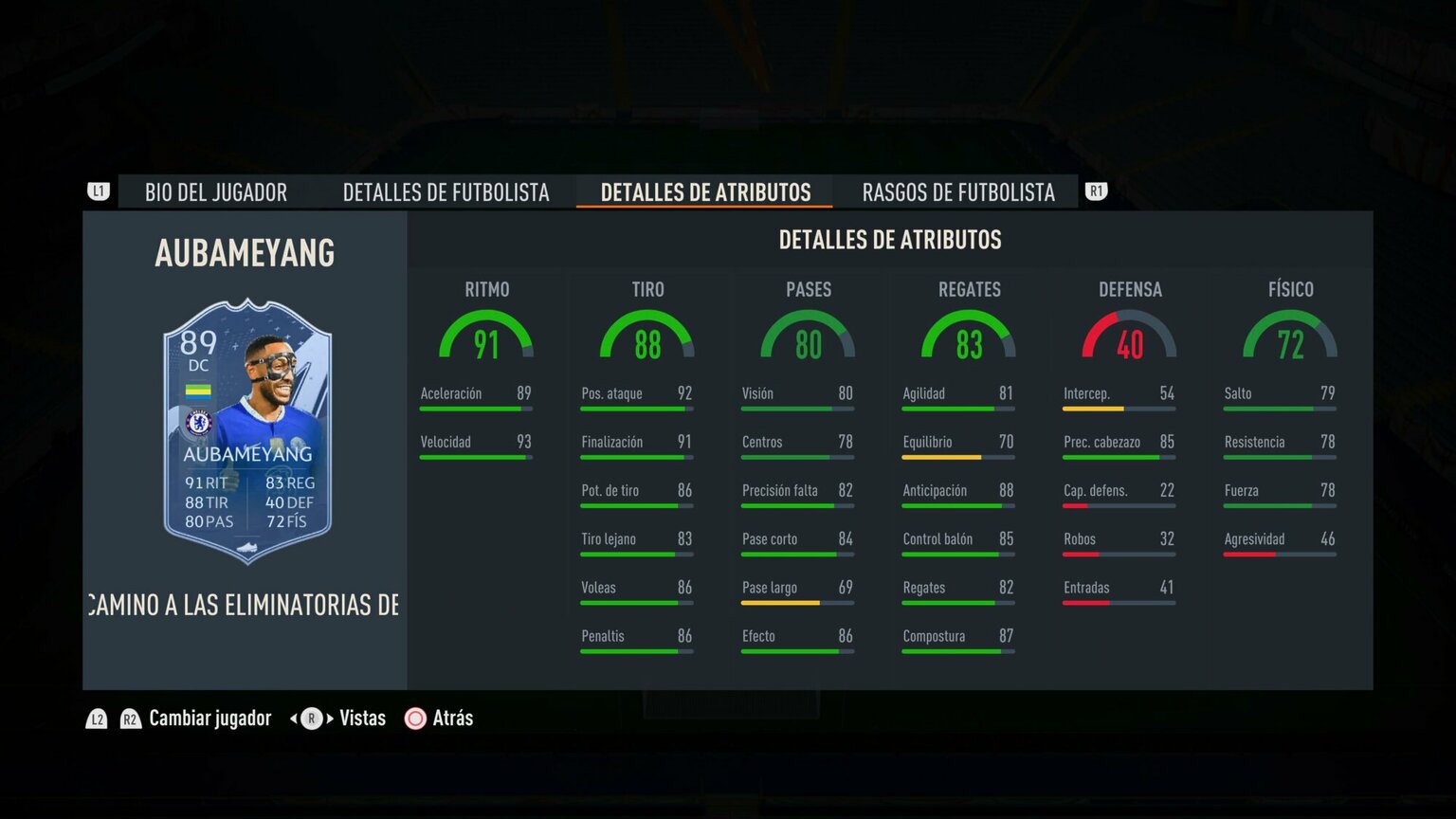Click the R1 shoulder button icon
The width and height of the screenshot is (1456, 819).
[1096, 191]
